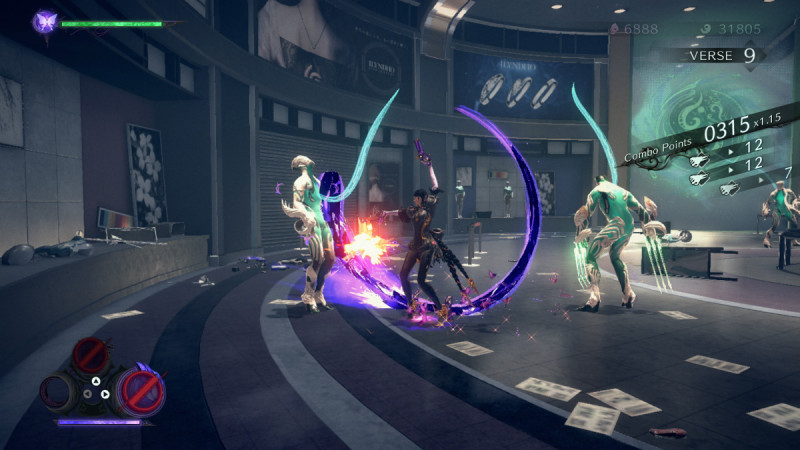Click the purple butterfly emblem icon
This screenshot has width=800, height=450.
coord(45,21)
